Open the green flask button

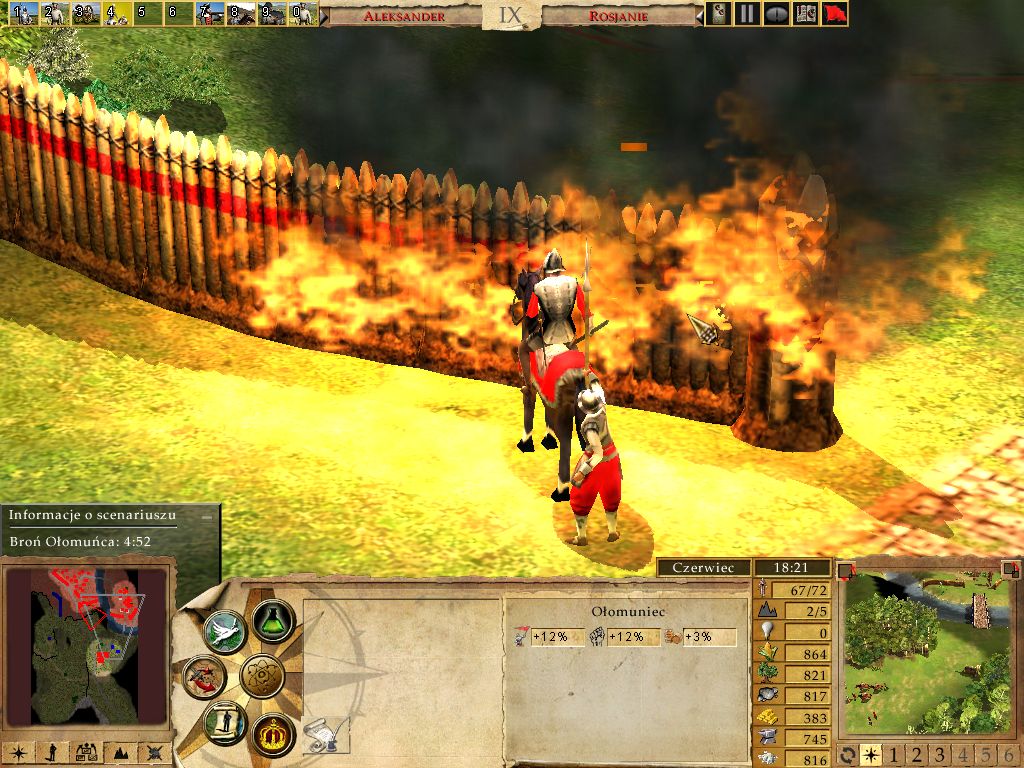(x=271, y=620)
